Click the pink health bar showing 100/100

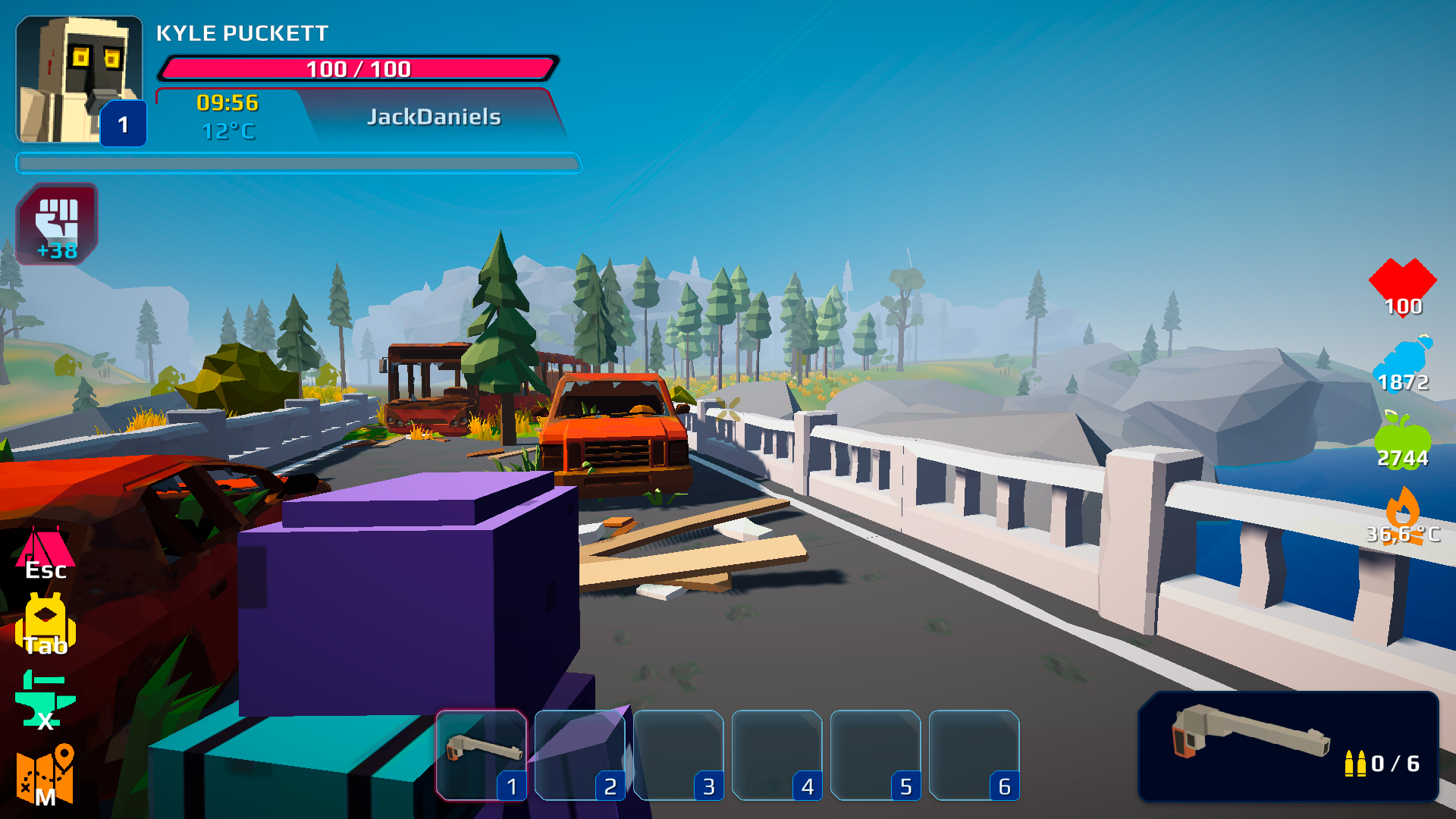pos(356,68)
